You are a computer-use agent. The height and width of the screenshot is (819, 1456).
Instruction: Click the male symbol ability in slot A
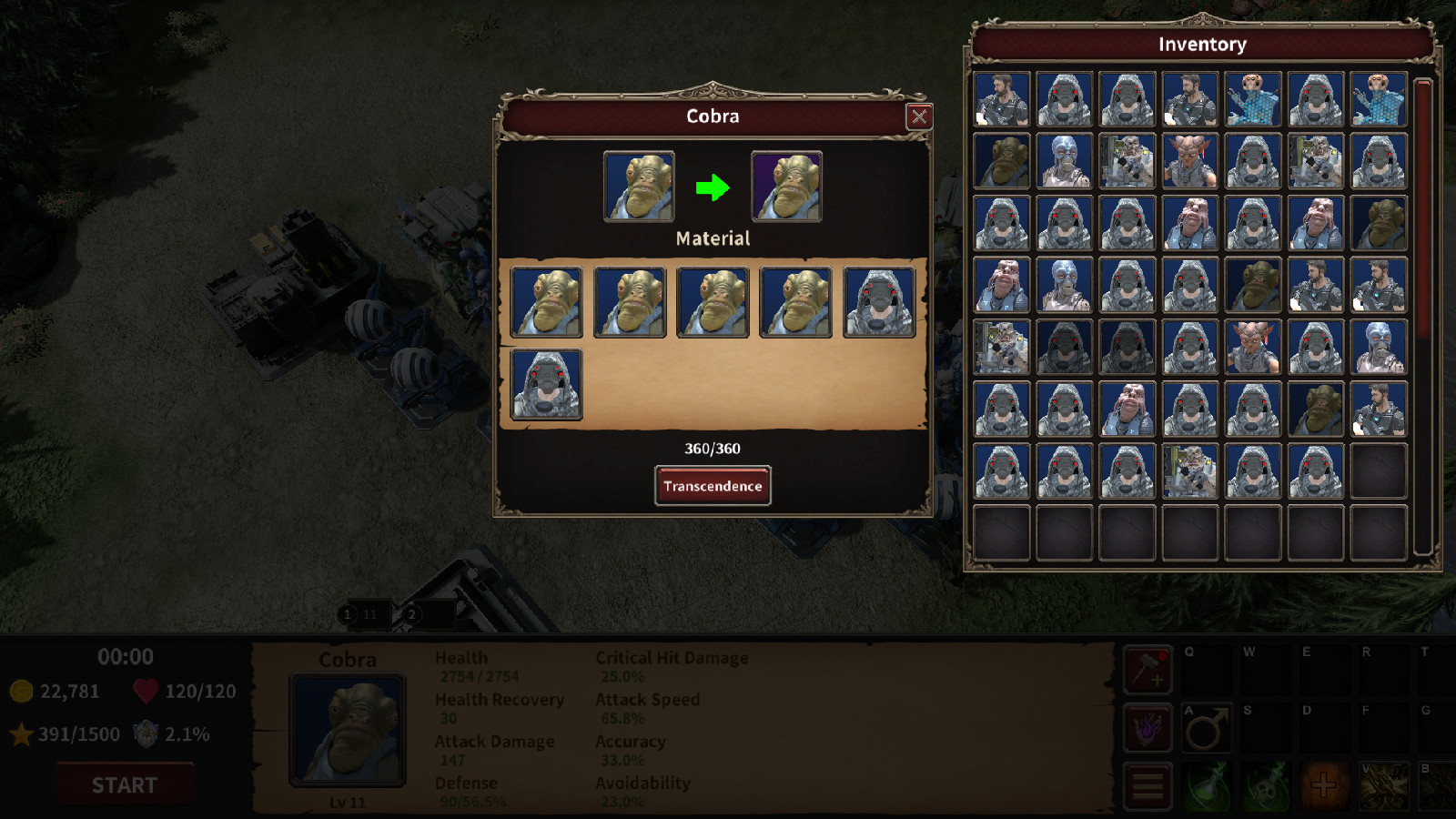pos(1207,728)
